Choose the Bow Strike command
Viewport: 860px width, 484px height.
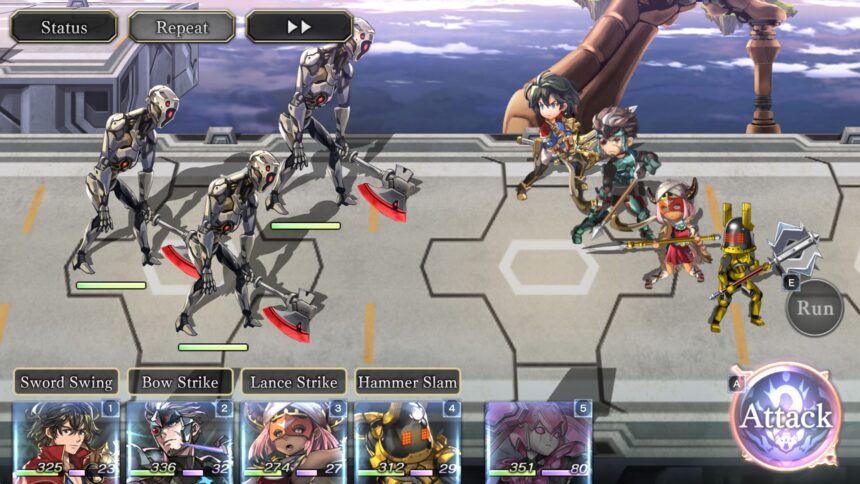click(x=180, y=382)
